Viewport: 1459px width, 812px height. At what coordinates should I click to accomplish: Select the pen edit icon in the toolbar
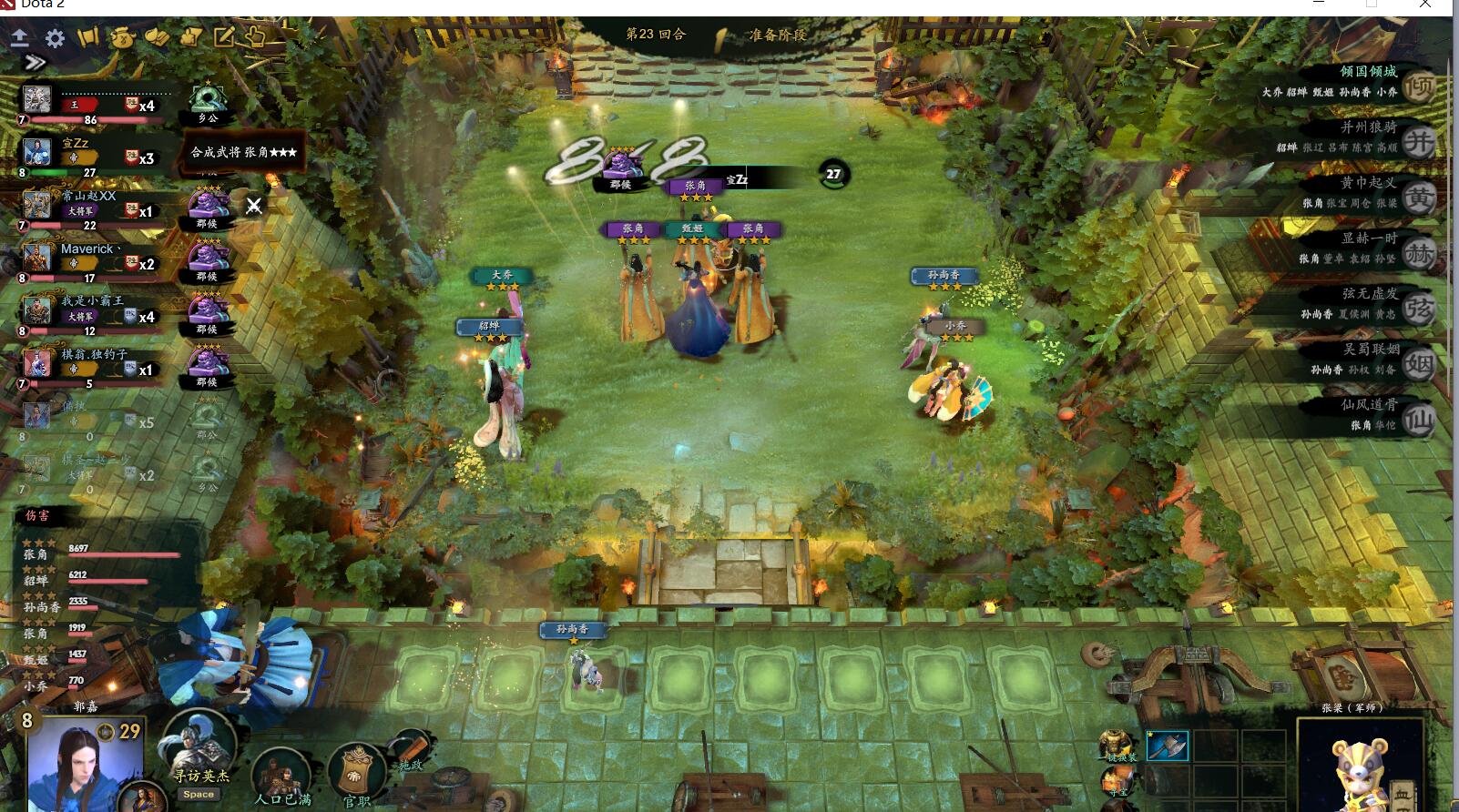223,38
